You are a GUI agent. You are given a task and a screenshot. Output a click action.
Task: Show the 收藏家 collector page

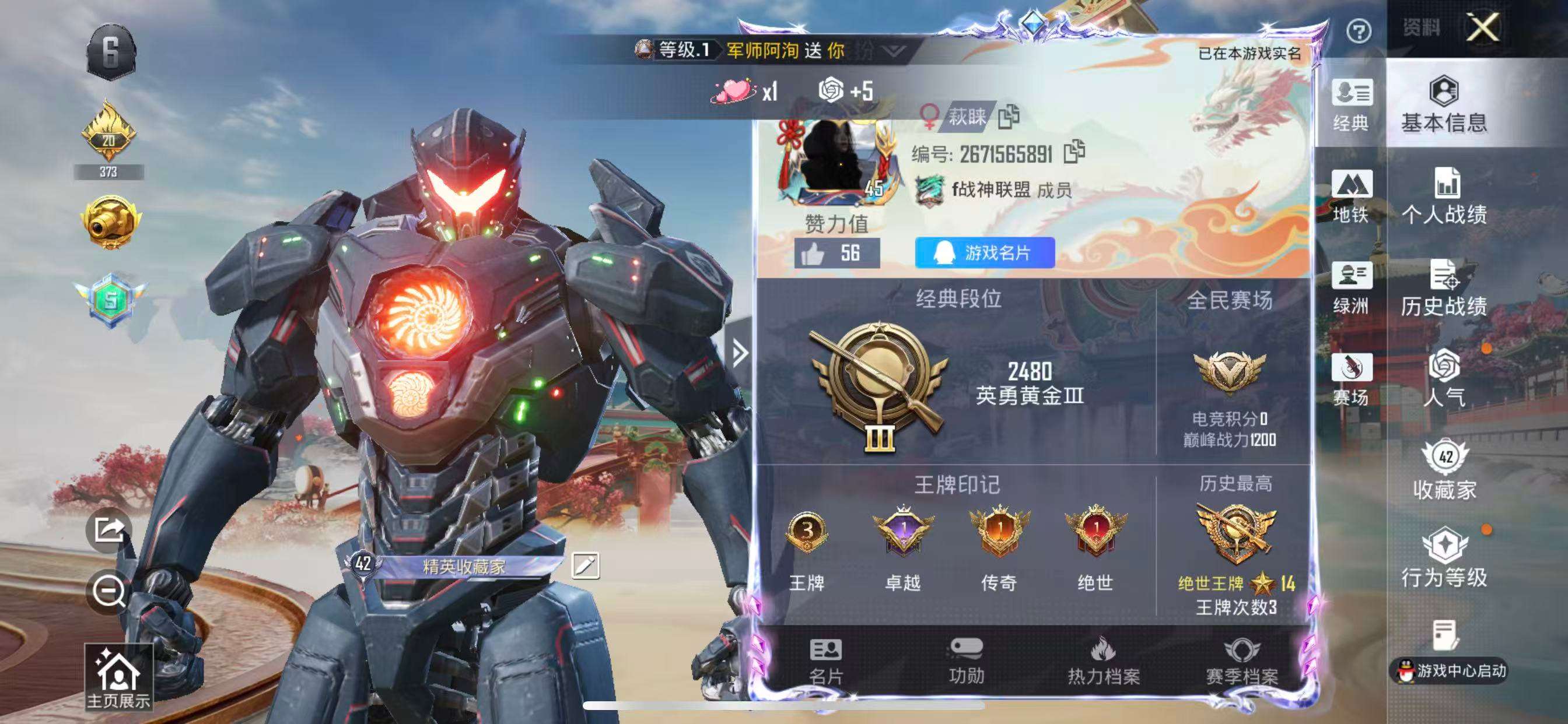pos(1444,470)
